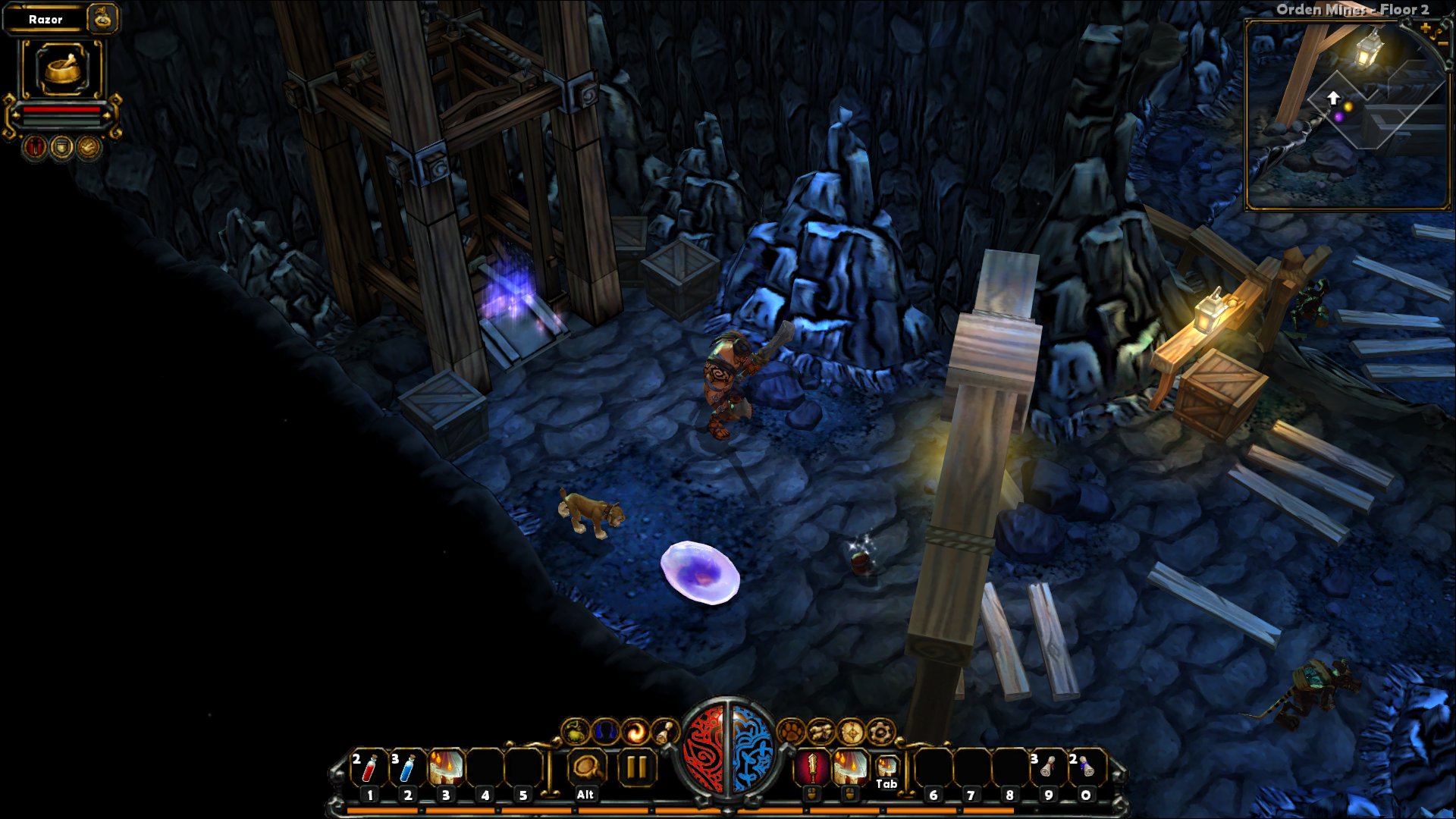Activate the flaming skill in hotbar slot 3
The image size is (1456, 819).
pos(446,767)
